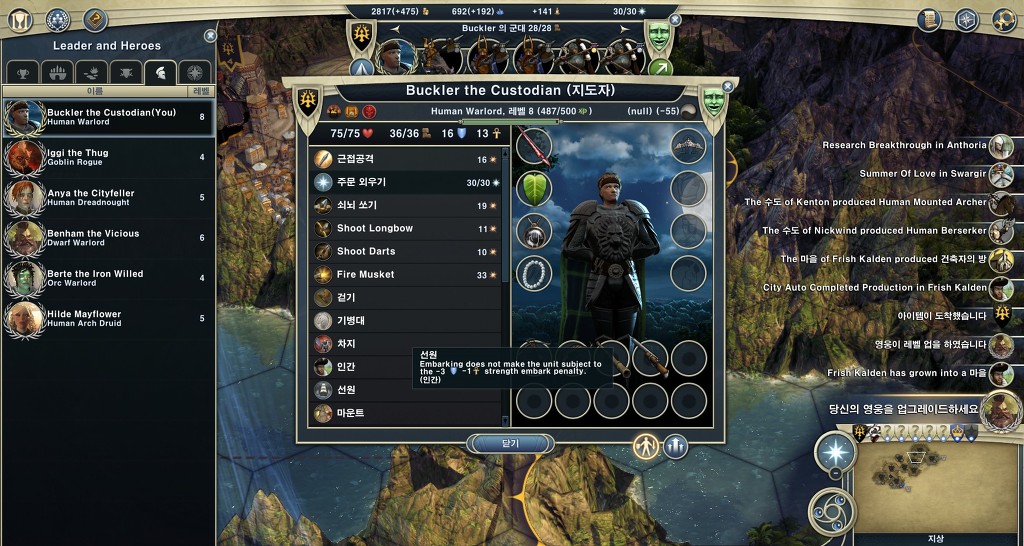Close the Buckler the Custodian hero window
Image resolution: width=1024 pixels, height=546 pixels.
728,87
